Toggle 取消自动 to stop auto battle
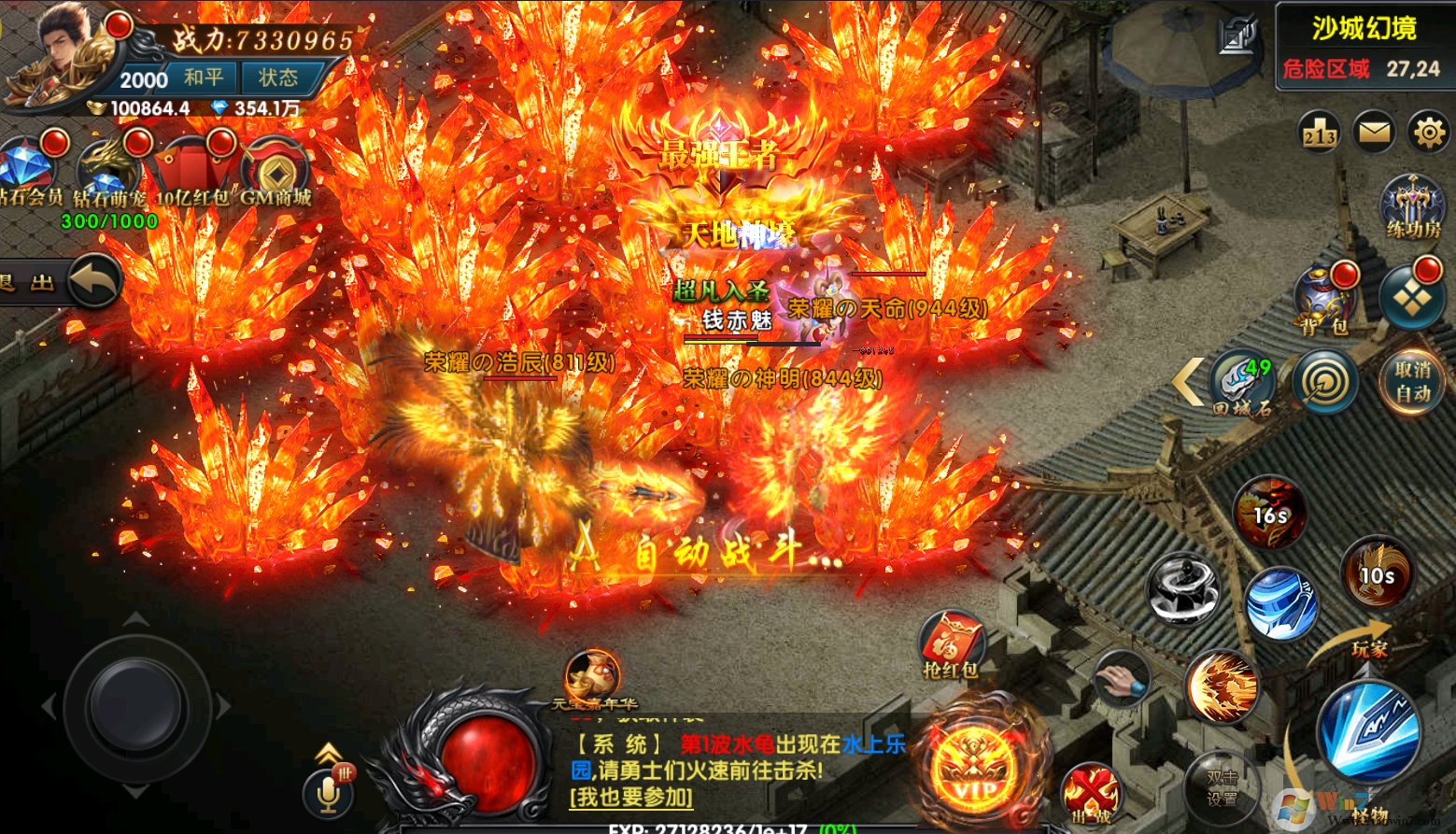 pos(1412,381)
